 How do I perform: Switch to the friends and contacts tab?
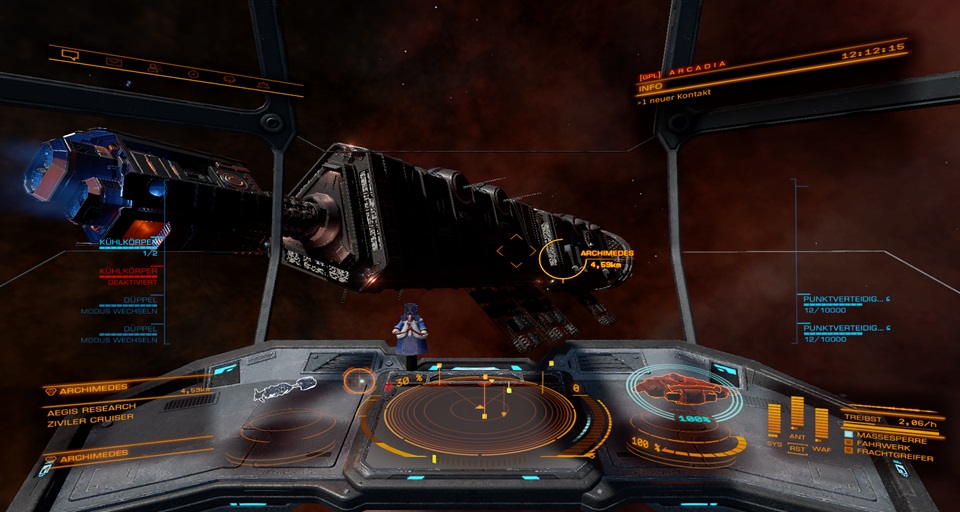(x=153, y=68)
